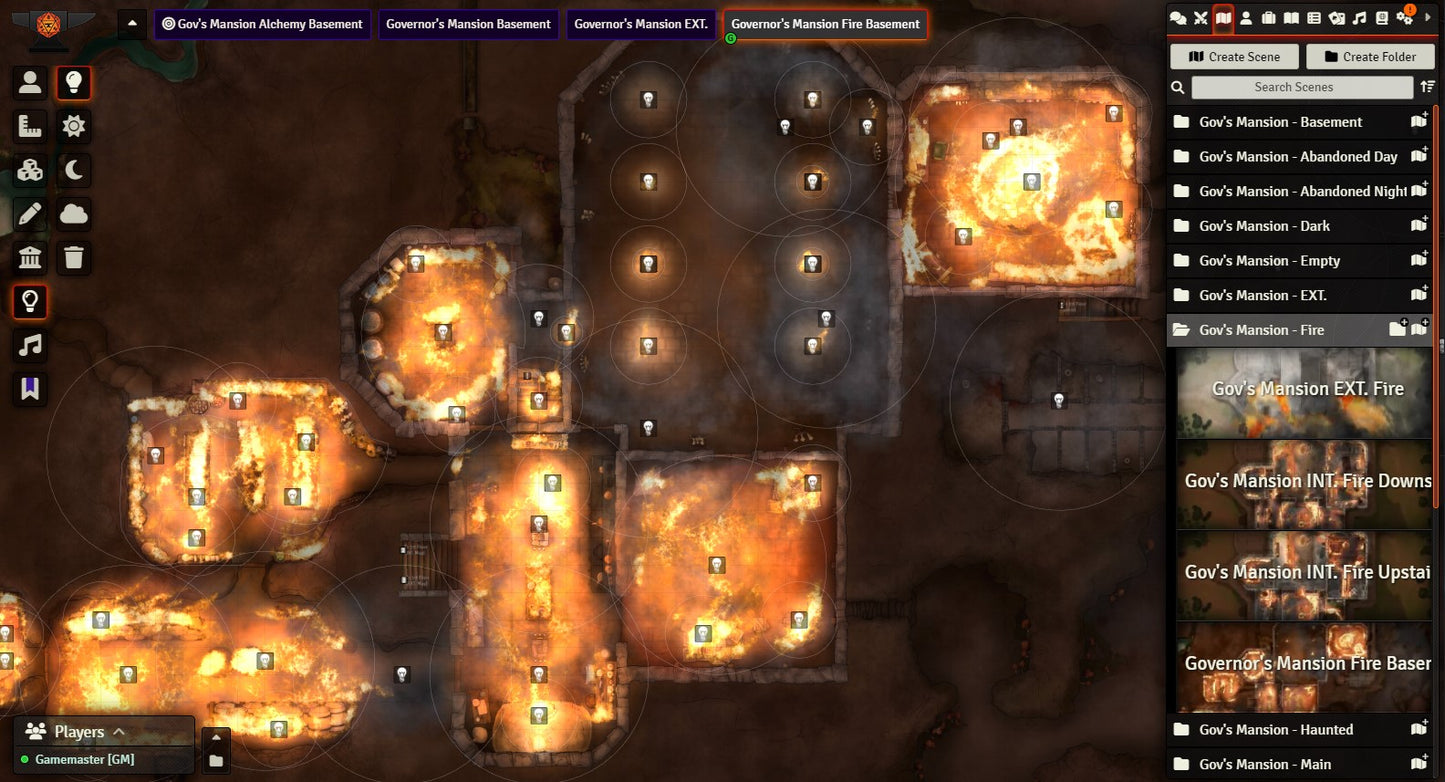The width and height of the screenshot is (1445, 782).
Task: Expand the Gov's Mansion - Haunted folder
Action: click(x=1275, y=730)
